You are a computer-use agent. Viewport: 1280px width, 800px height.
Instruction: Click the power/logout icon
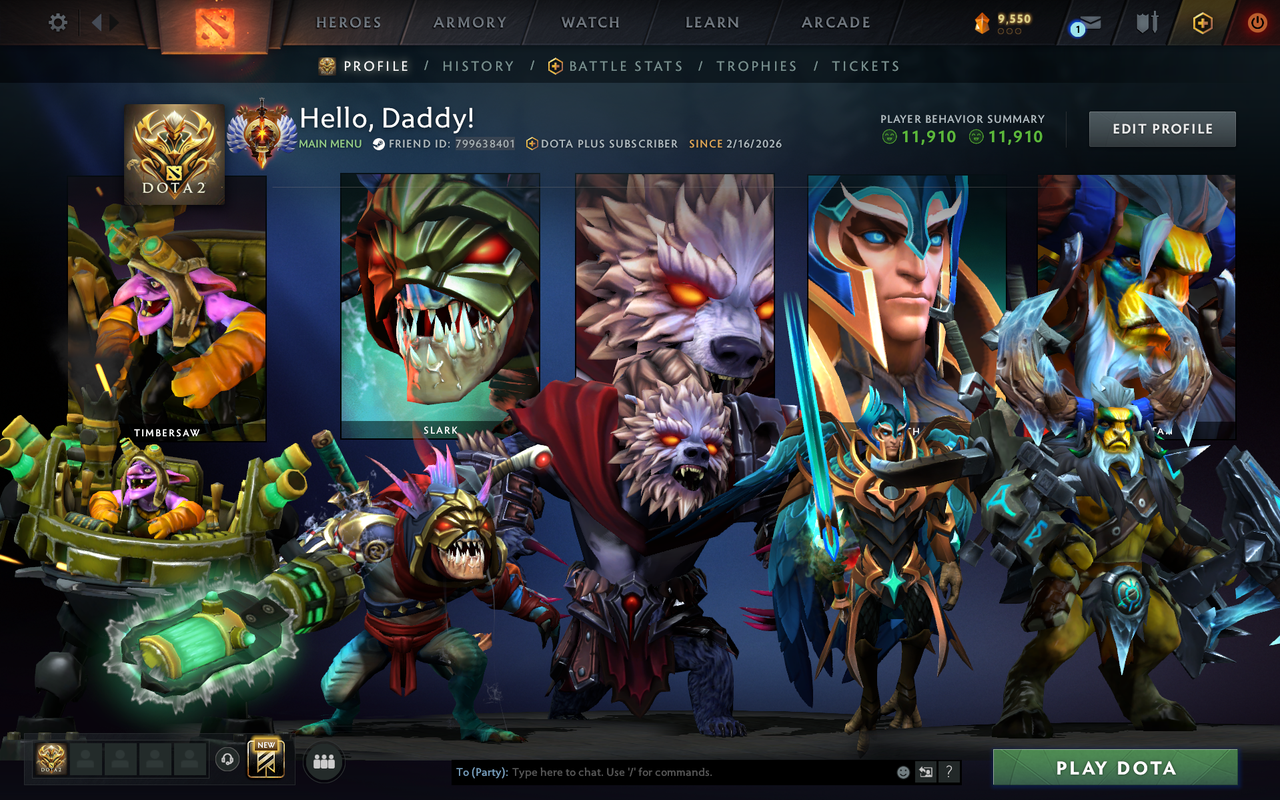1256,22
